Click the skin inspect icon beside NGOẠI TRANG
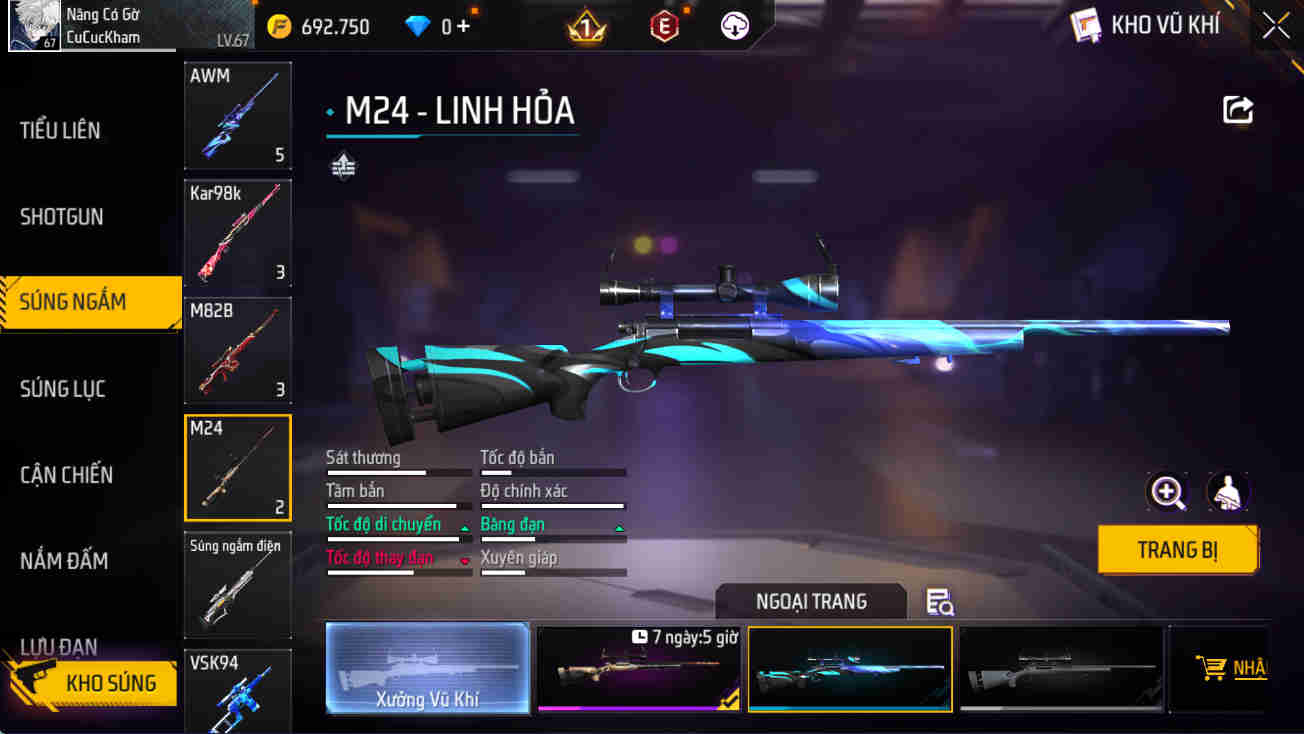1304x734 pixels. [x=938, y=601]
